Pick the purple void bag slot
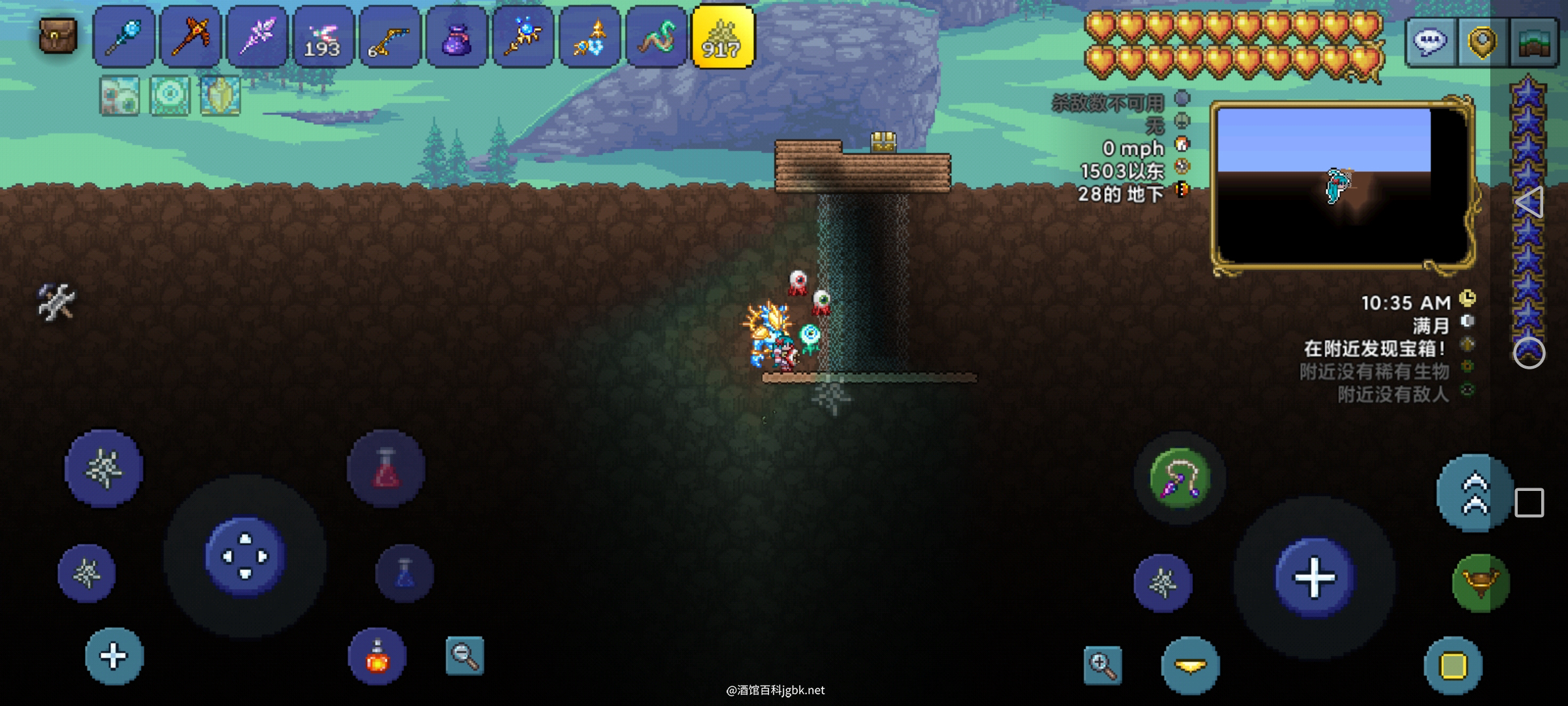The height and width of the screenshot is (706, 1568). click(456, 37)
